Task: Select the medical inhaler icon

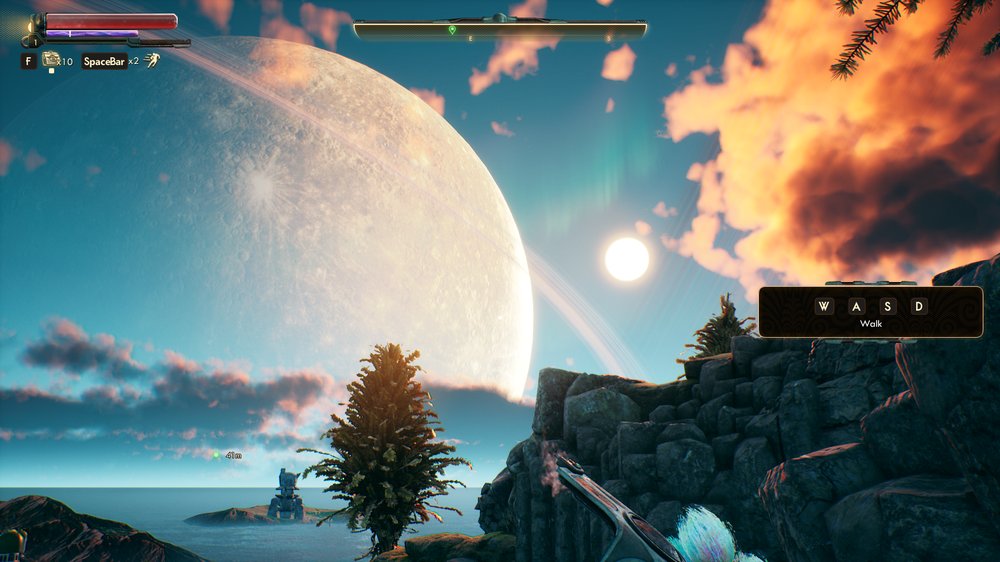Action: pos(50,60)
